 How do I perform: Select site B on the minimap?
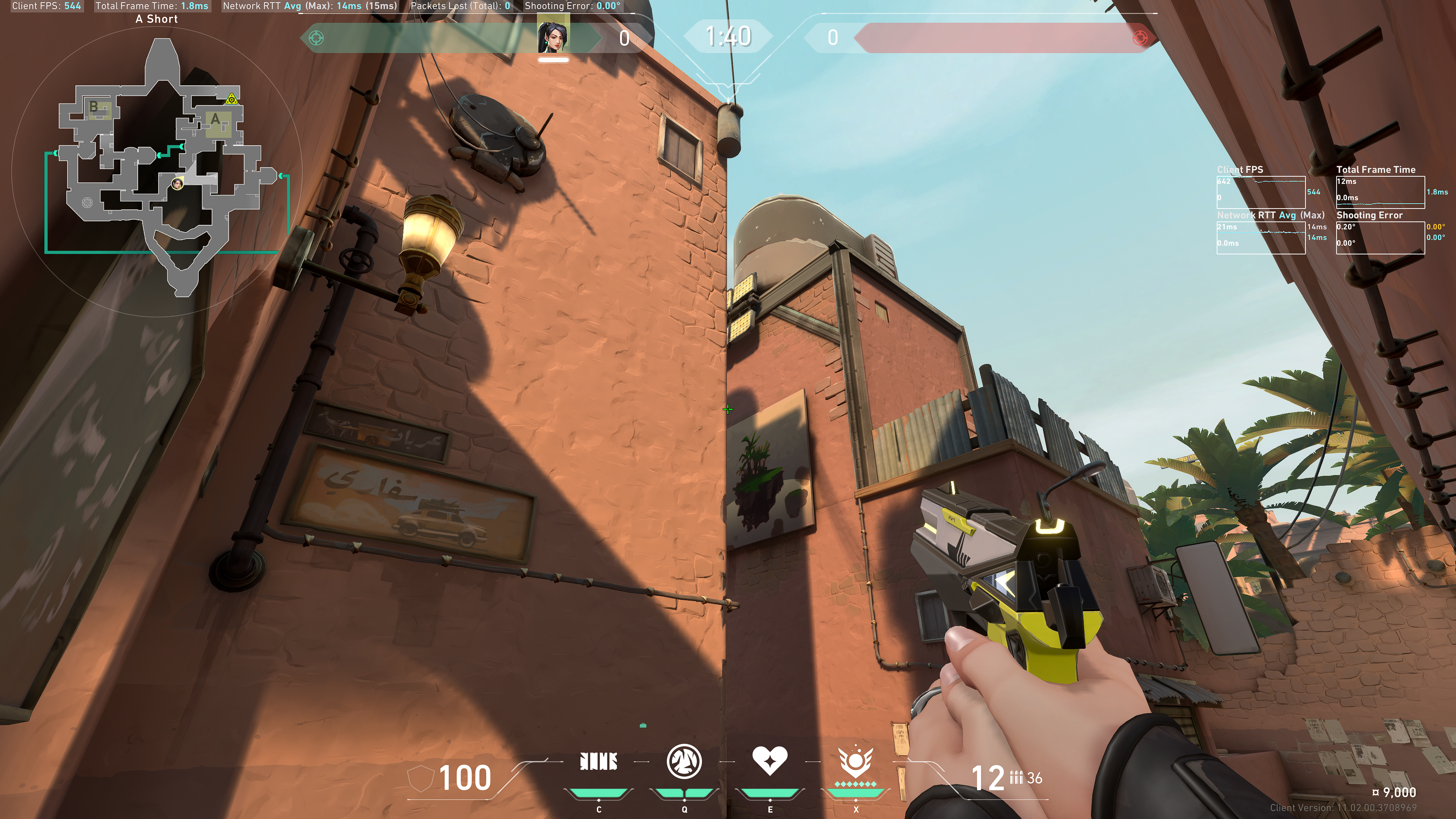click(94, 106)
